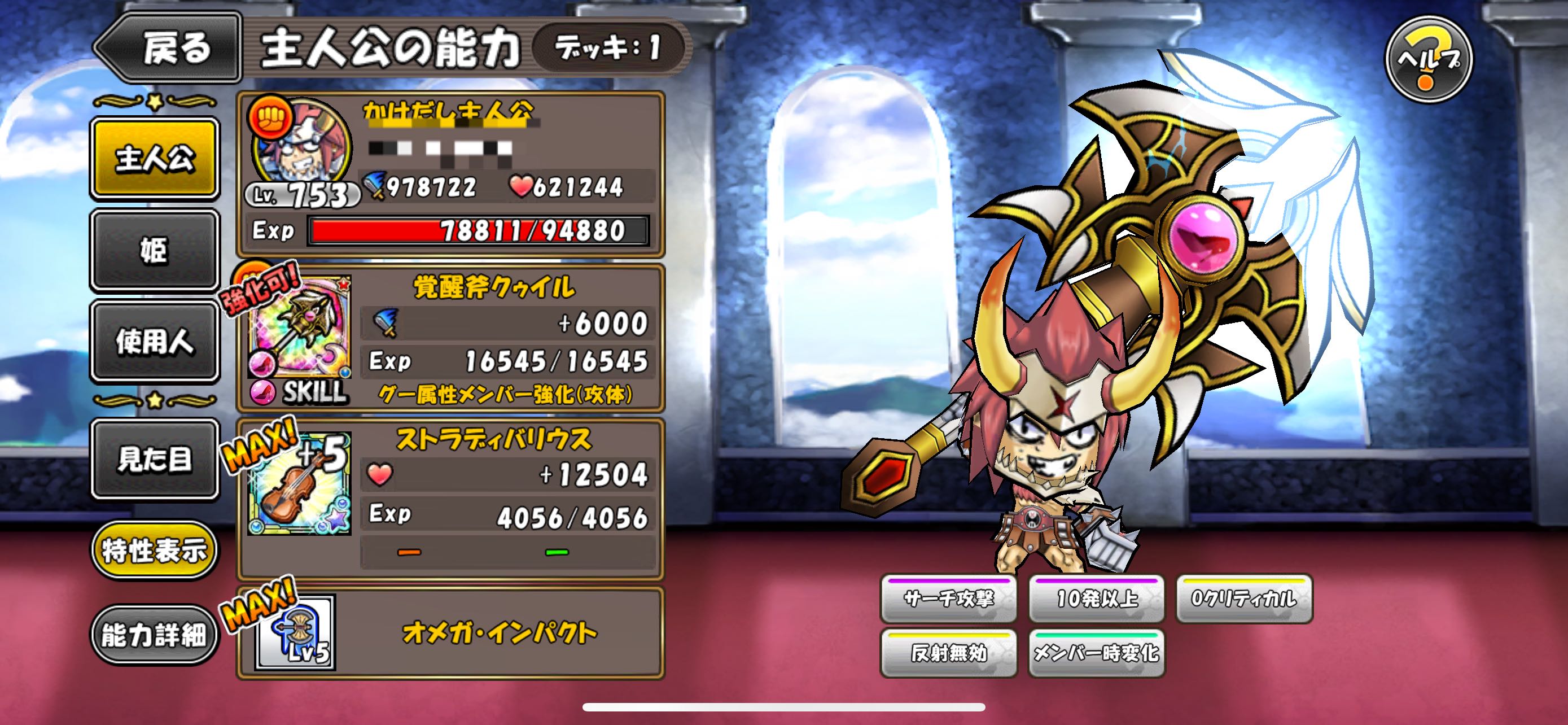Open the 見た目 appearance tab
The width and height of the screenshot is (1568, 725).
pyautogui.click(x=155, y=458)
